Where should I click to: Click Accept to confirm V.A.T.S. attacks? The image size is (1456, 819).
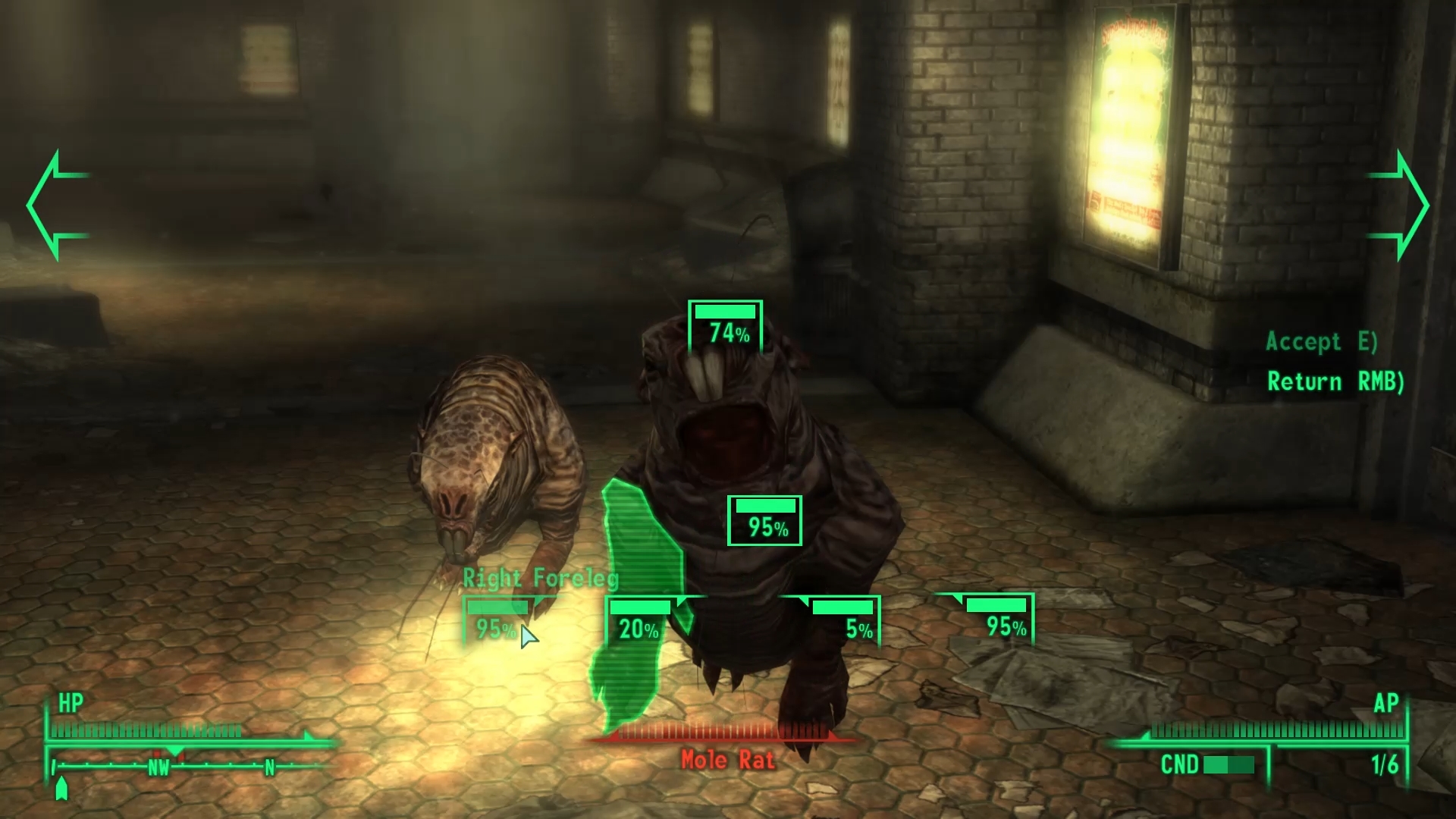[1321, 342]
